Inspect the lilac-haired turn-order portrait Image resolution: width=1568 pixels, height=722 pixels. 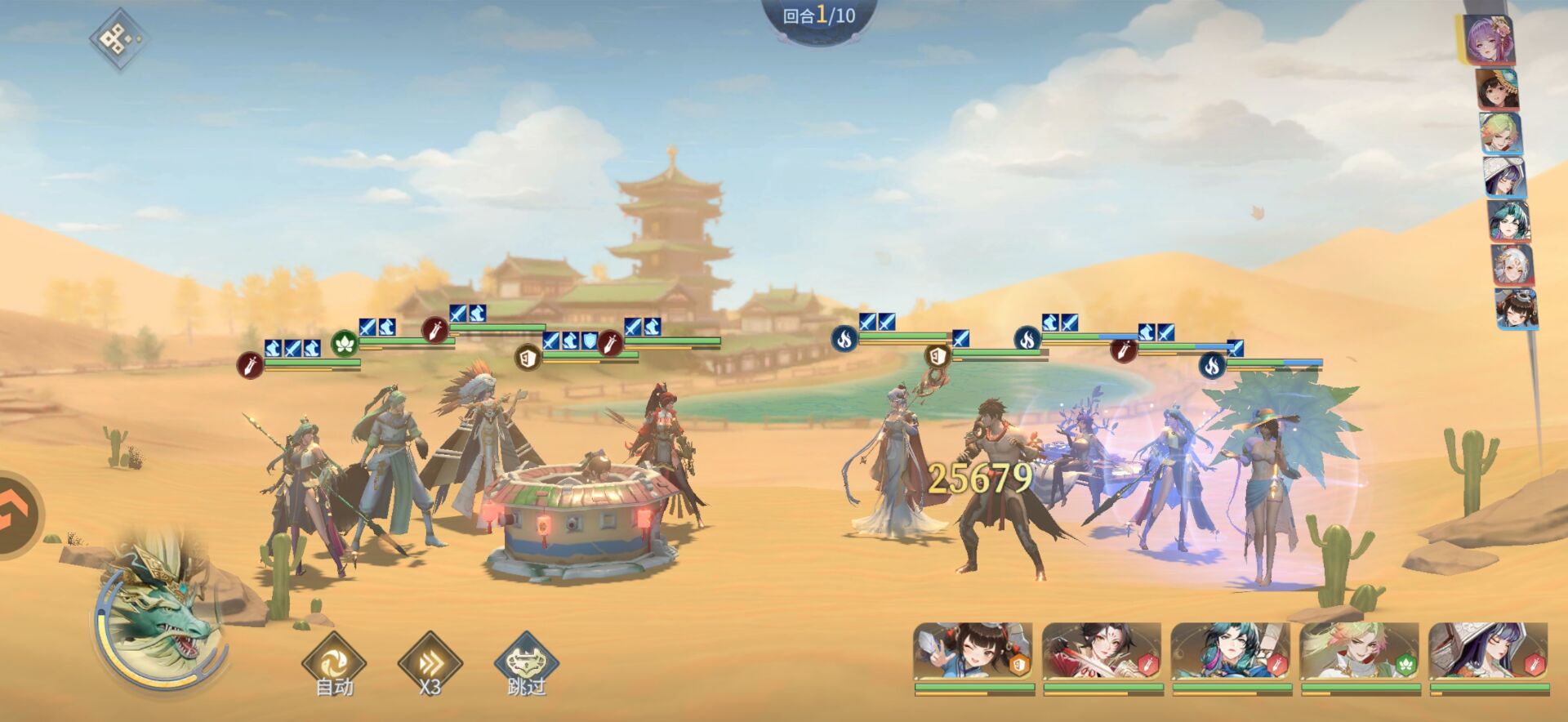point(1489,40)
